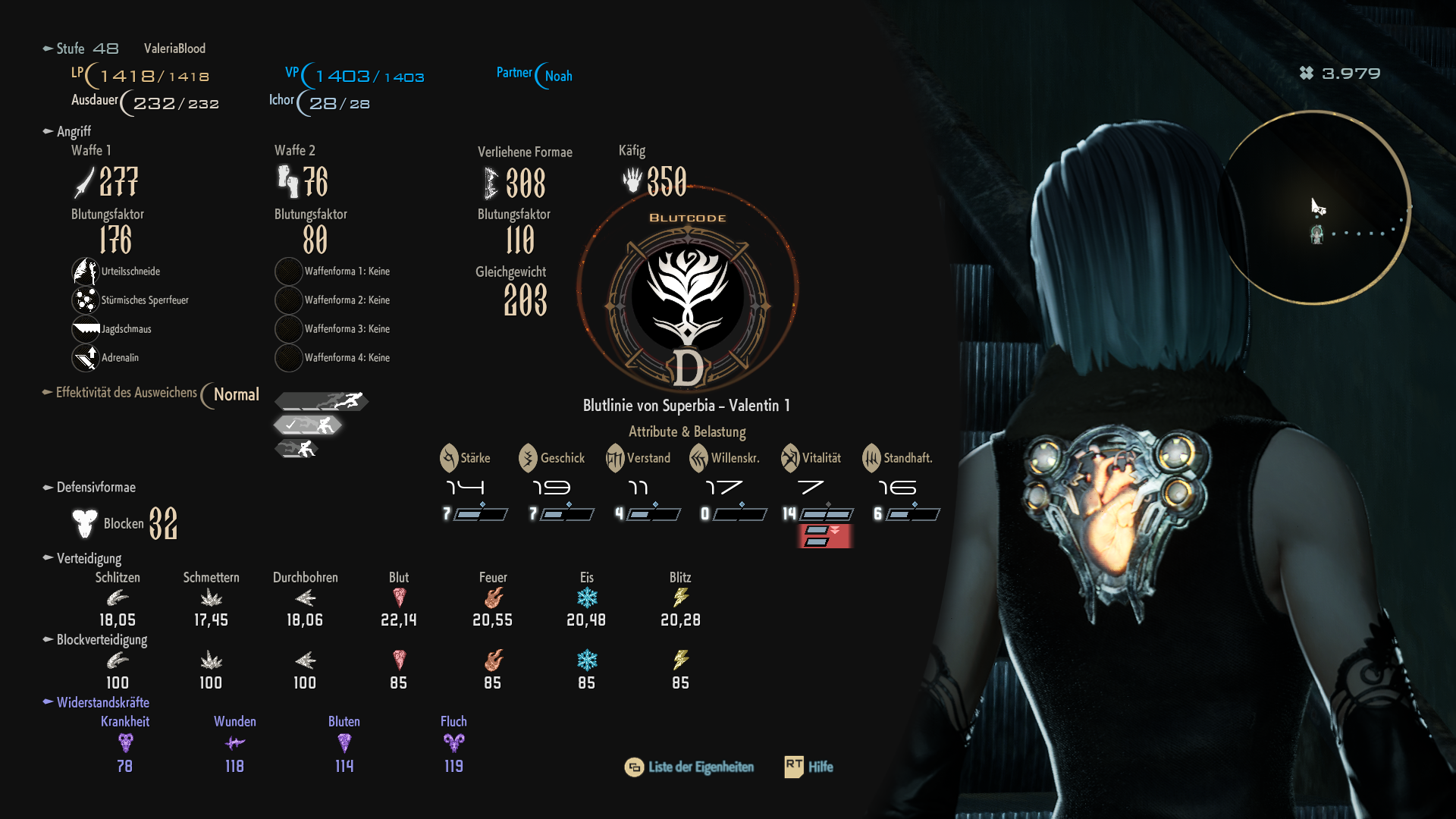The image size is (1456, 819).
Task: Select the Willenskr. attribute
Action: point(725,458)
